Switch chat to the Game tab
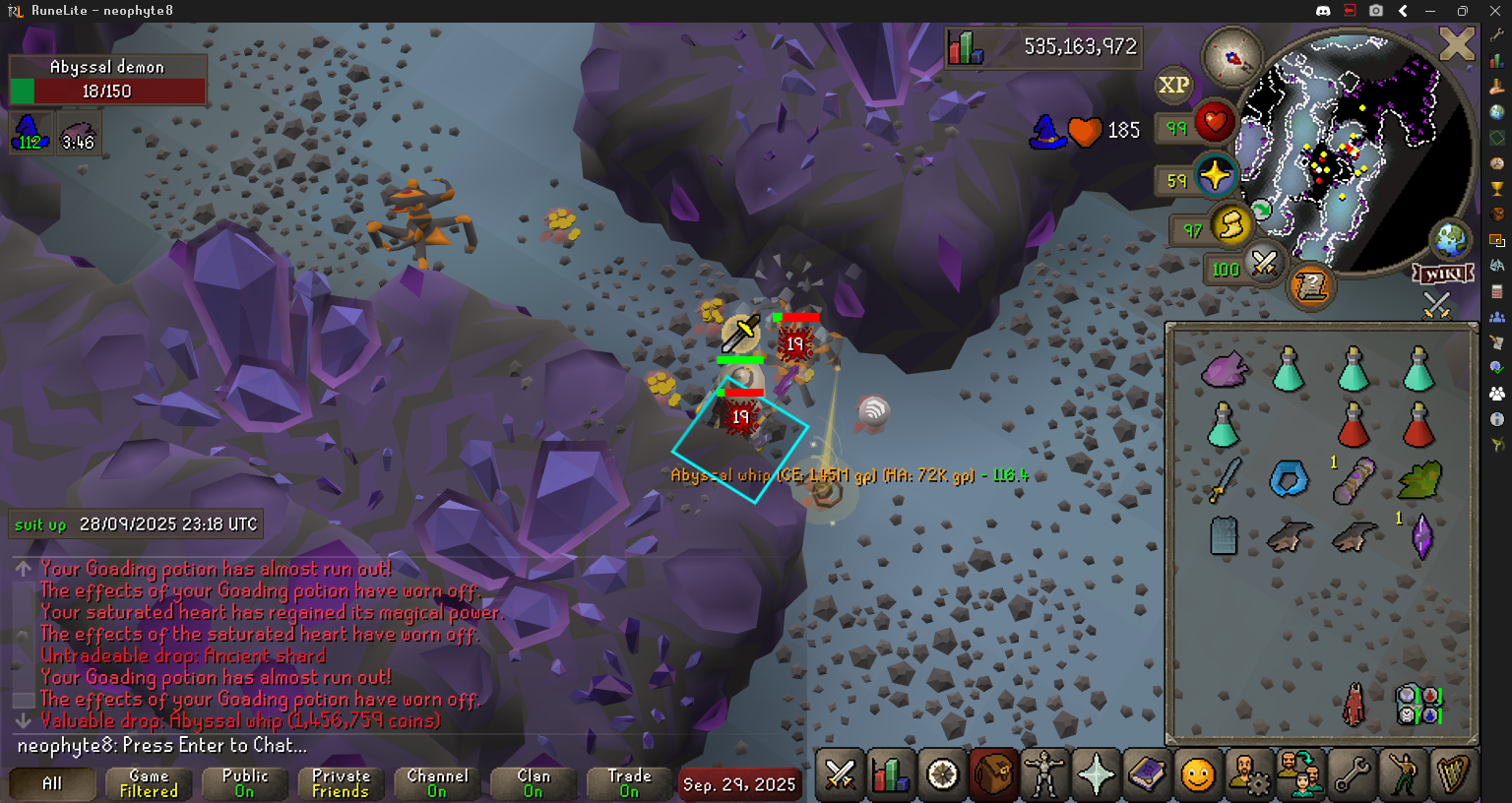Image resolution: width=1512 pixels, height=803 pixels. click(149, 783)
